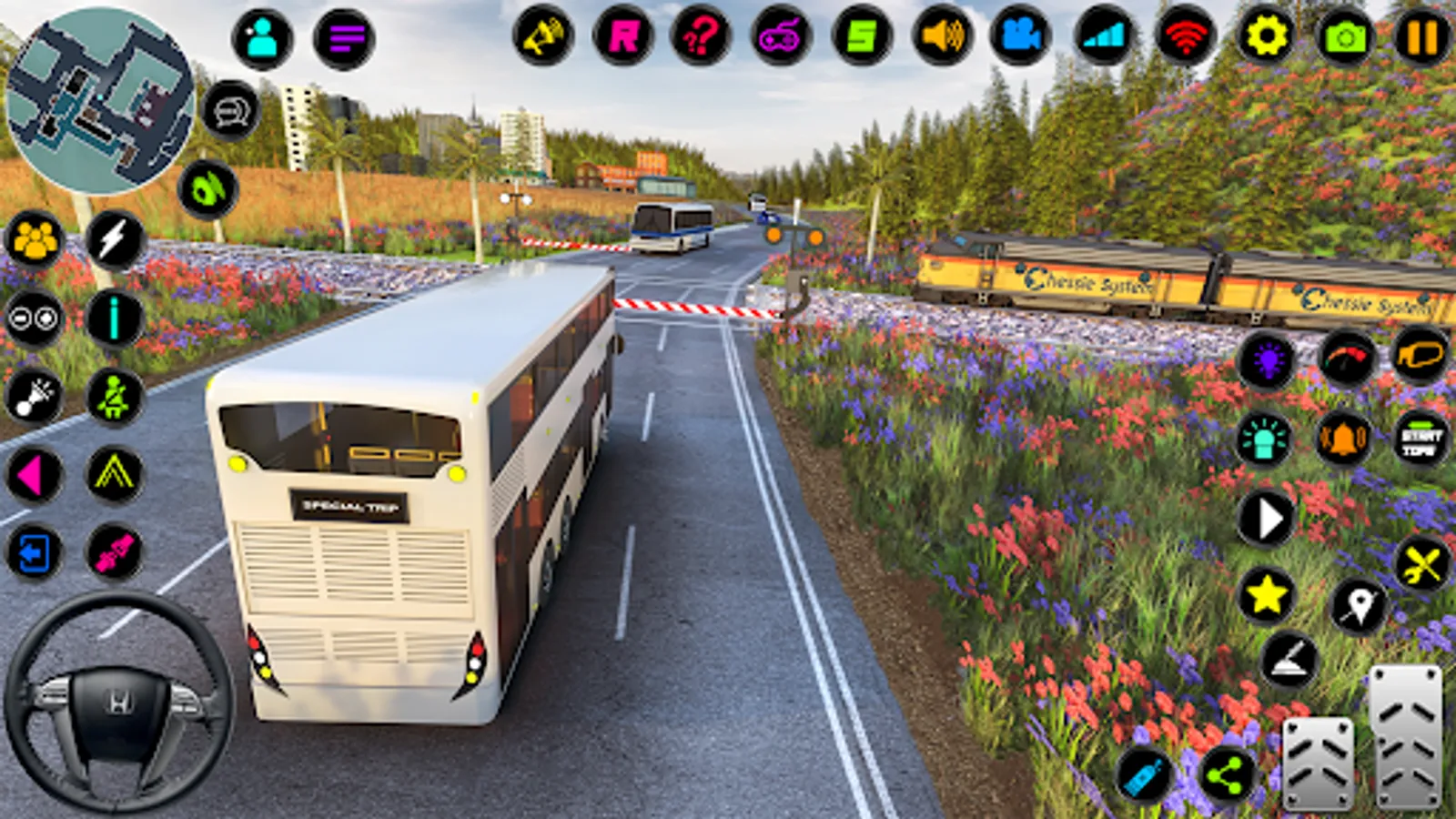Open the pink question mark help
Image resolution: width=1456 pixels, height=819 pixels.
coord(700,37)
